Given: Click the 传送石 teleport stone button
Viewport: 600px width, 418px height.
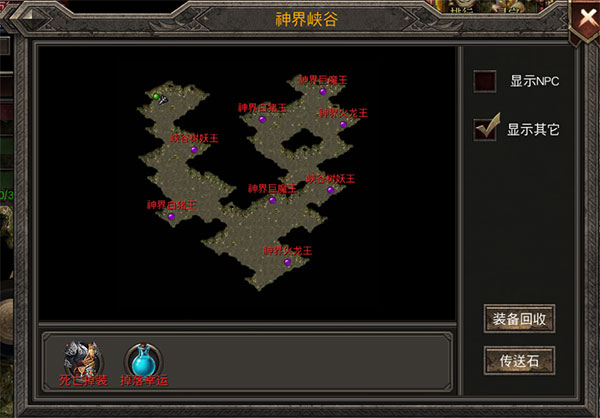Looking at the screenshot, I should [x=518, y=359].
